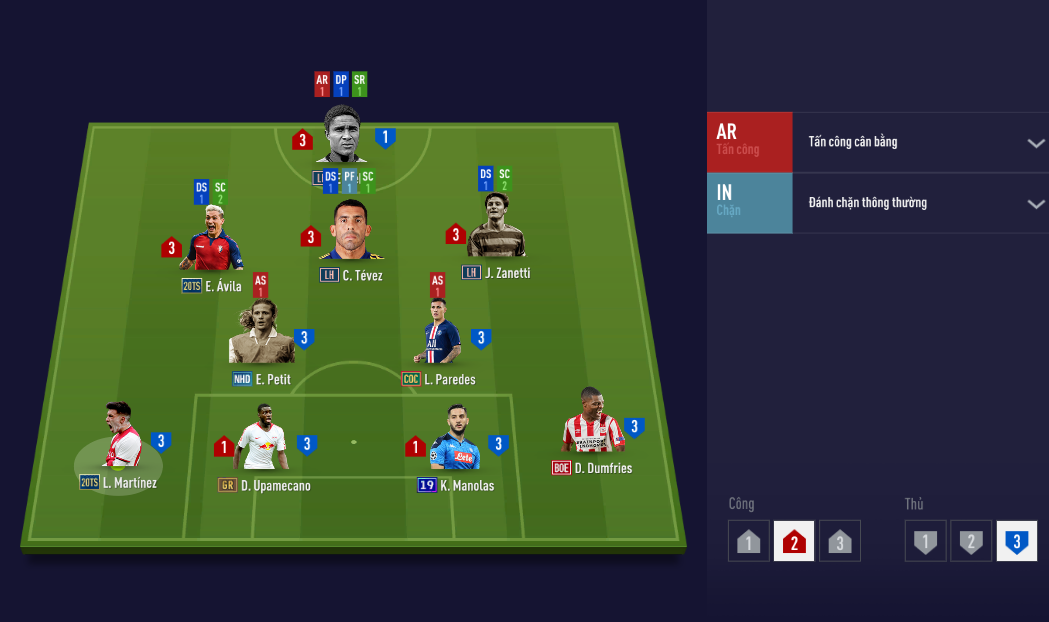
Task: Open the AR attack tactic dropdown
Action: tap(1035, 143)
